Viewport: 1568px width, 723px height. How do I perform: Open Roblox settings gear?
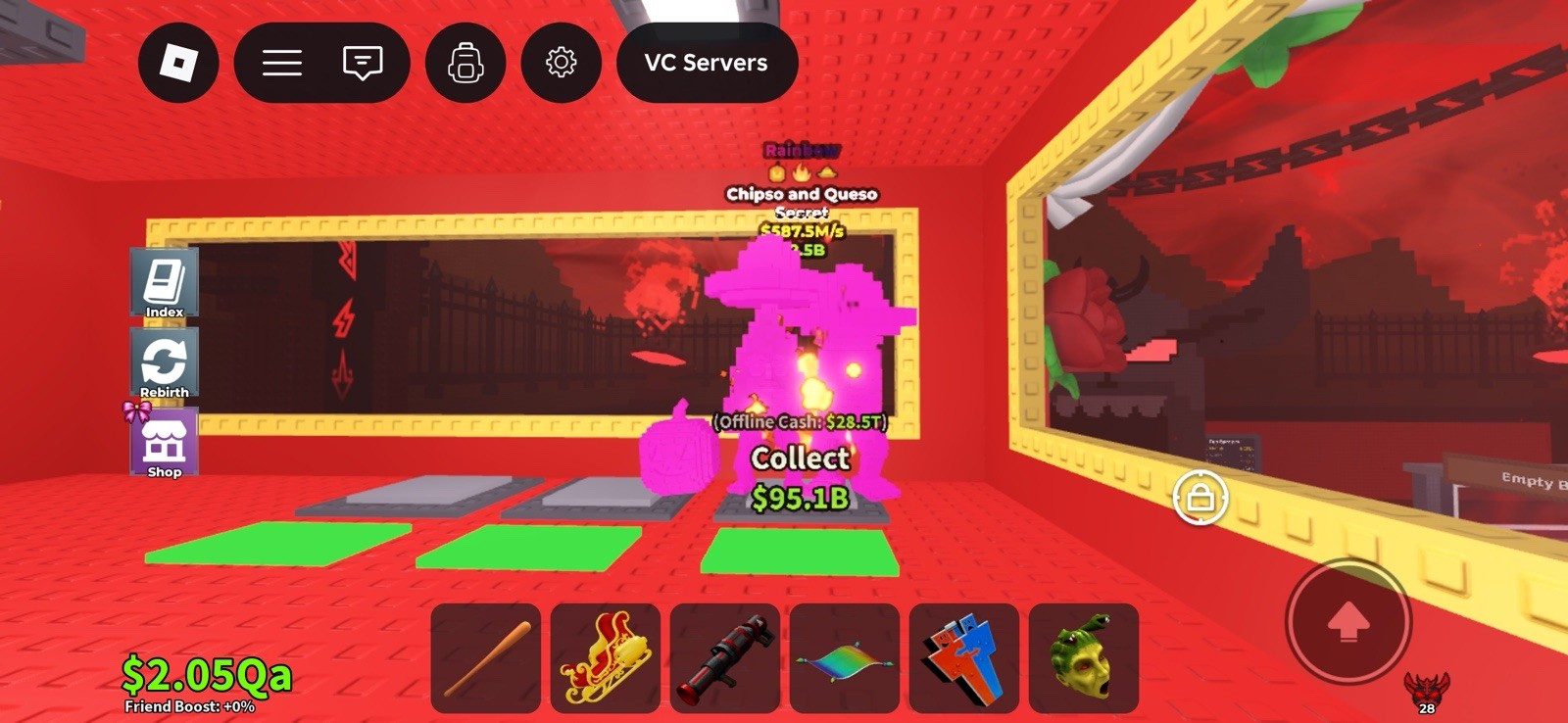coord(561,62)
